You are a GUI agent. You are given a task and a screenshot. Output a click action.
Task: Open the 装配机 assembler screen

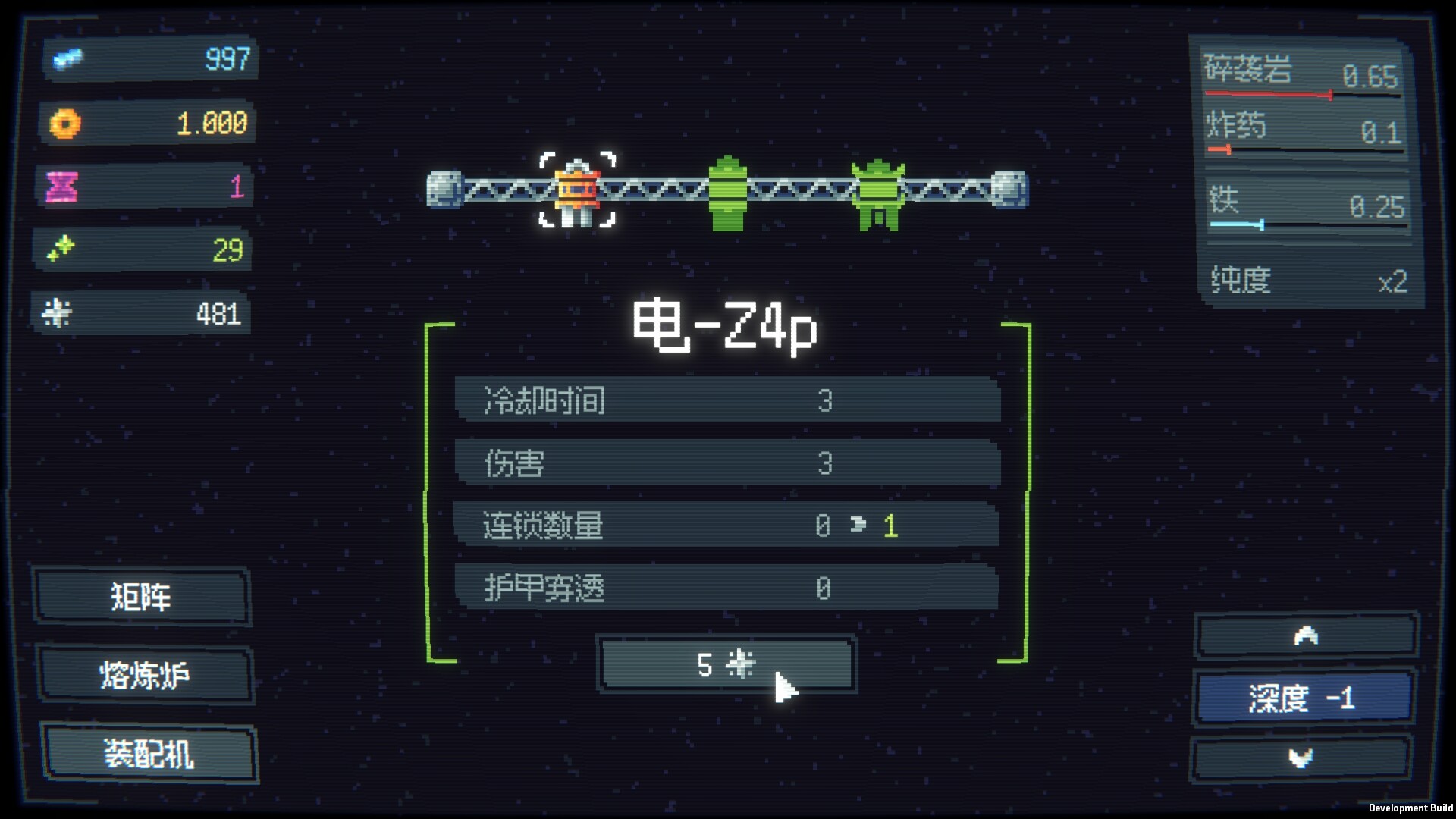point(149,753)
